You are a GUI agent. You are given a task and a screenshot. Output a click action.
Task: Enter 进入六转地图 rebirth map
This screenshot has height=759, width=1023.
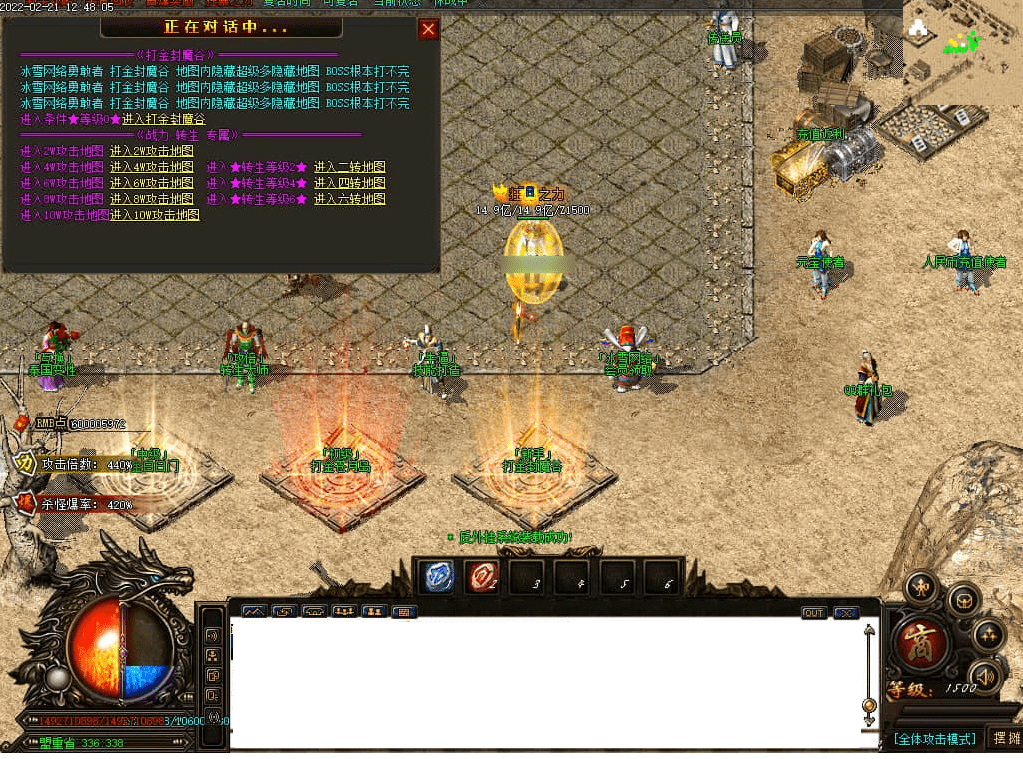349,199
